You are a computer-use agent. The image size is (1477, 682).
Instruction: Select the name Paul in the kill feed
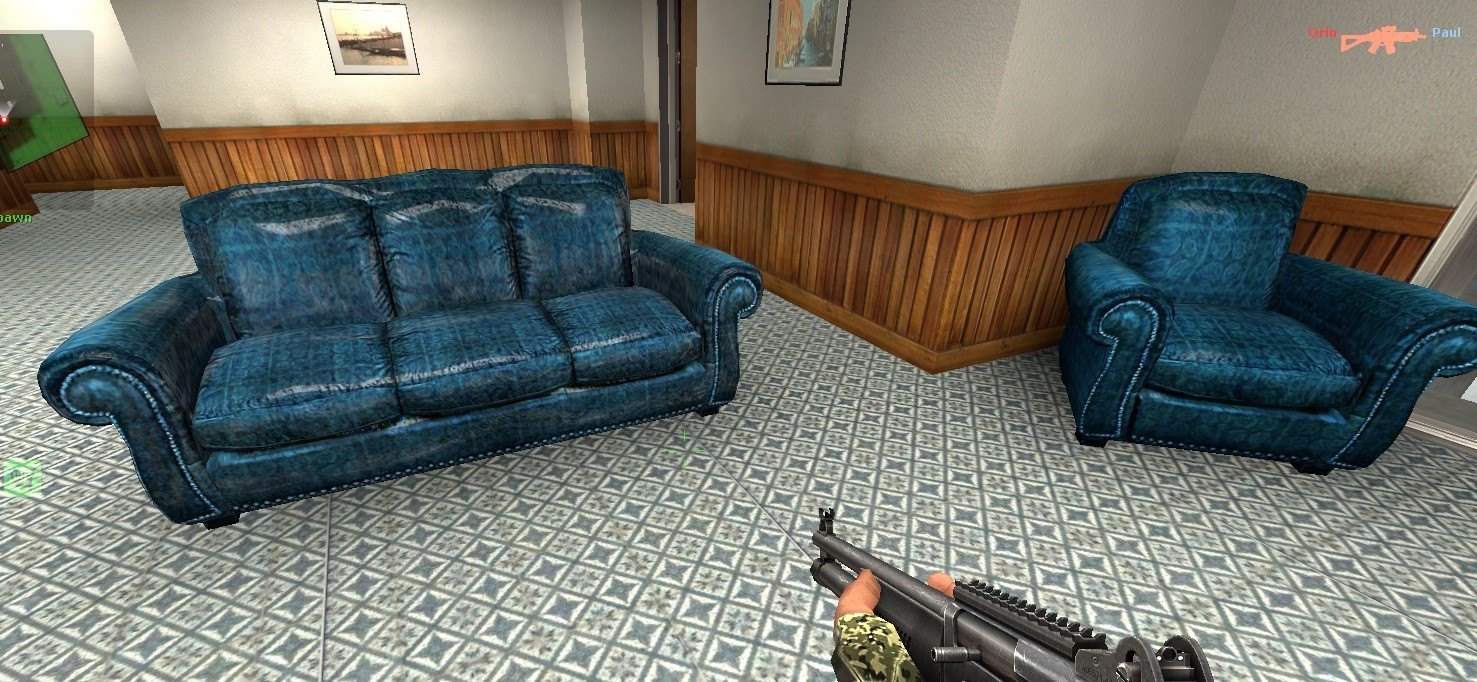point(1446,33)
